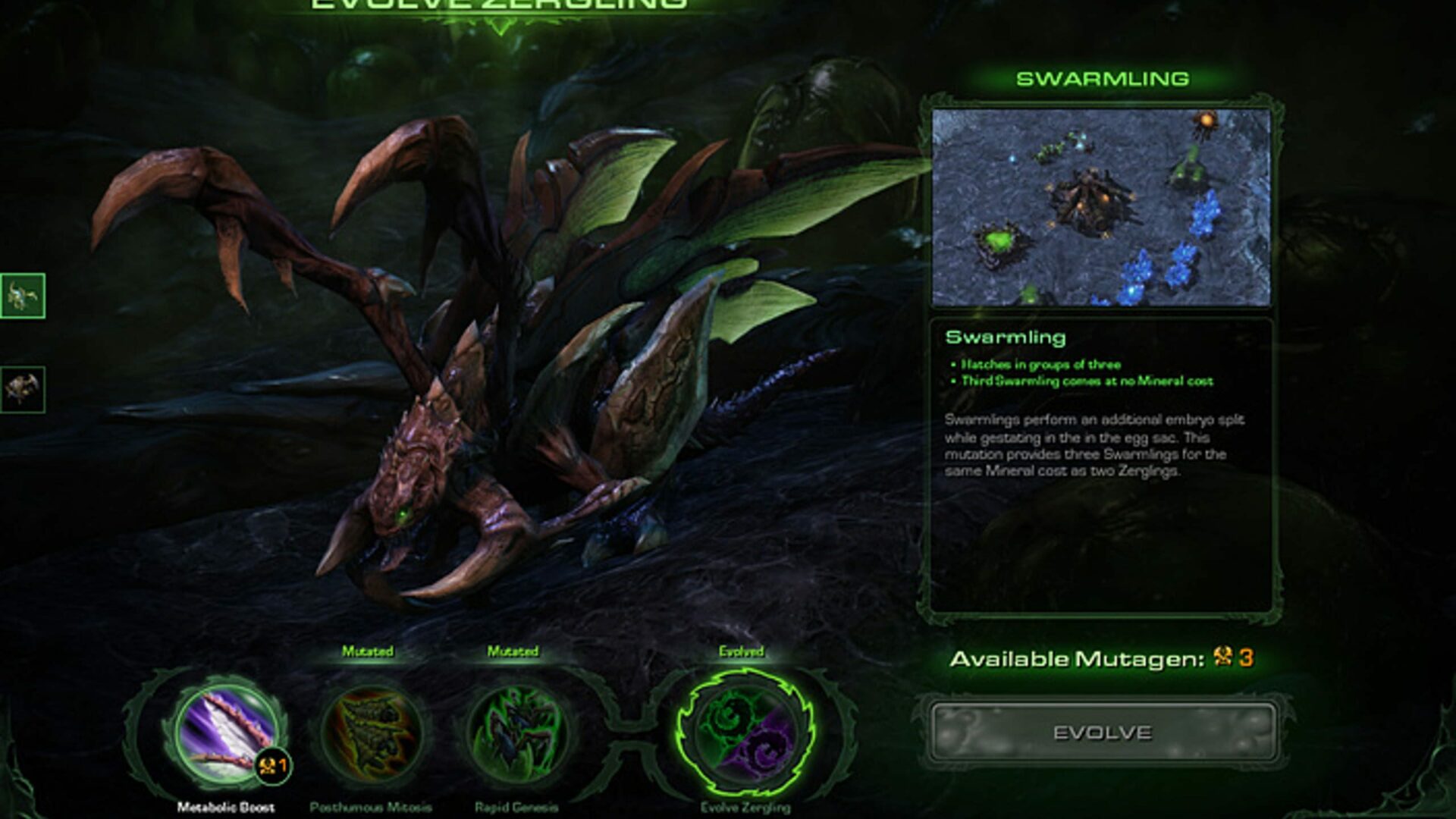View the Swarmling preview video thumbnail
Viewport: 1456px width, 819px height.
1101,207
